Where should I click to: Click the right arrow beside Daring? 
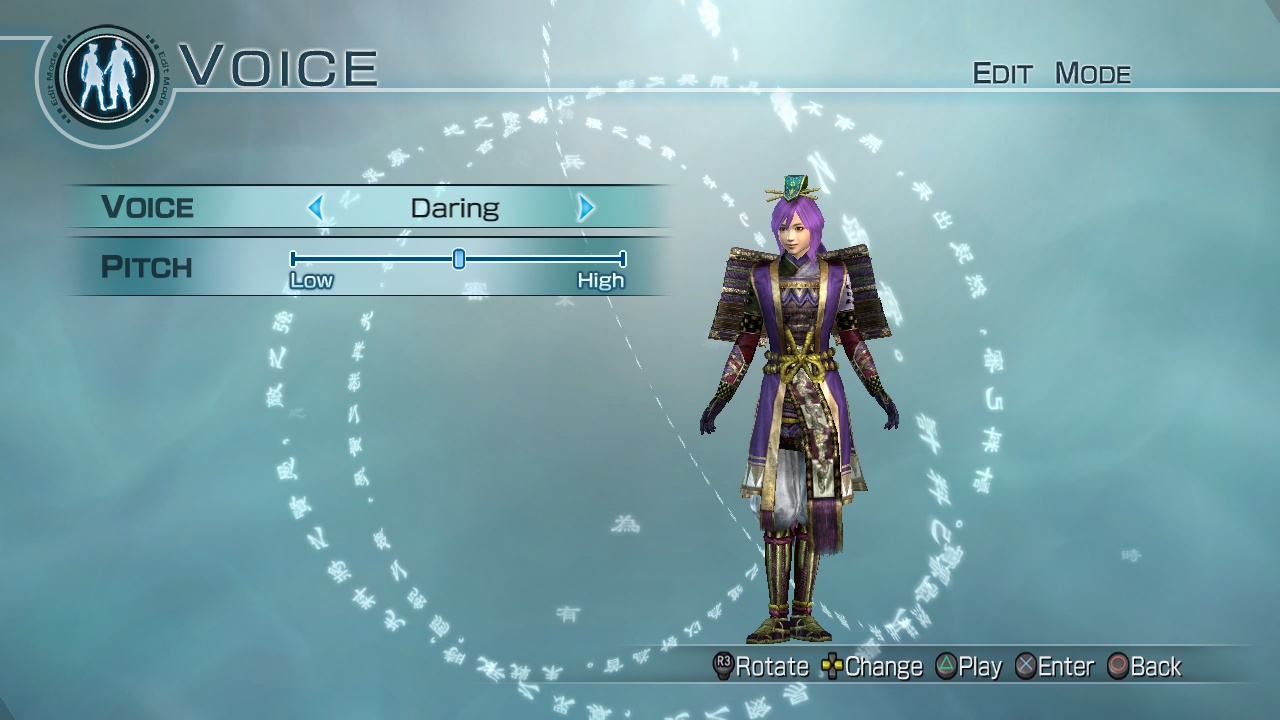coord(585,207)
